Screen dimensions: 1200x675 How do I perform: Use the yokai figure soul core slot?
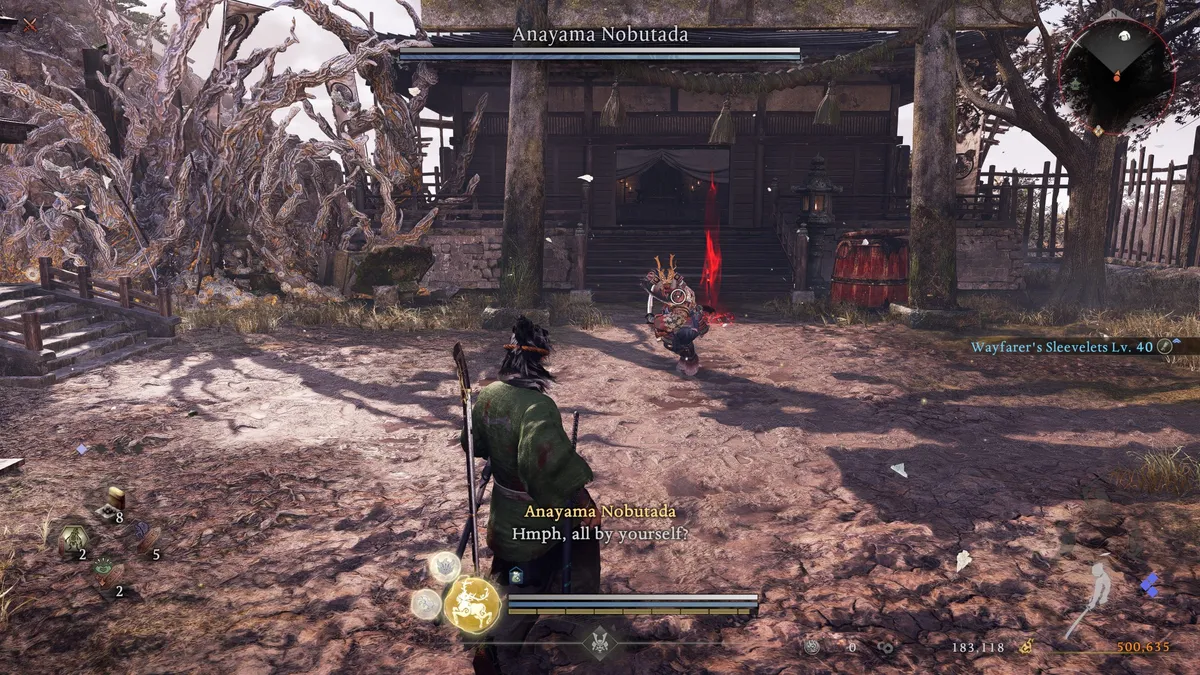[x=73, y=539]
